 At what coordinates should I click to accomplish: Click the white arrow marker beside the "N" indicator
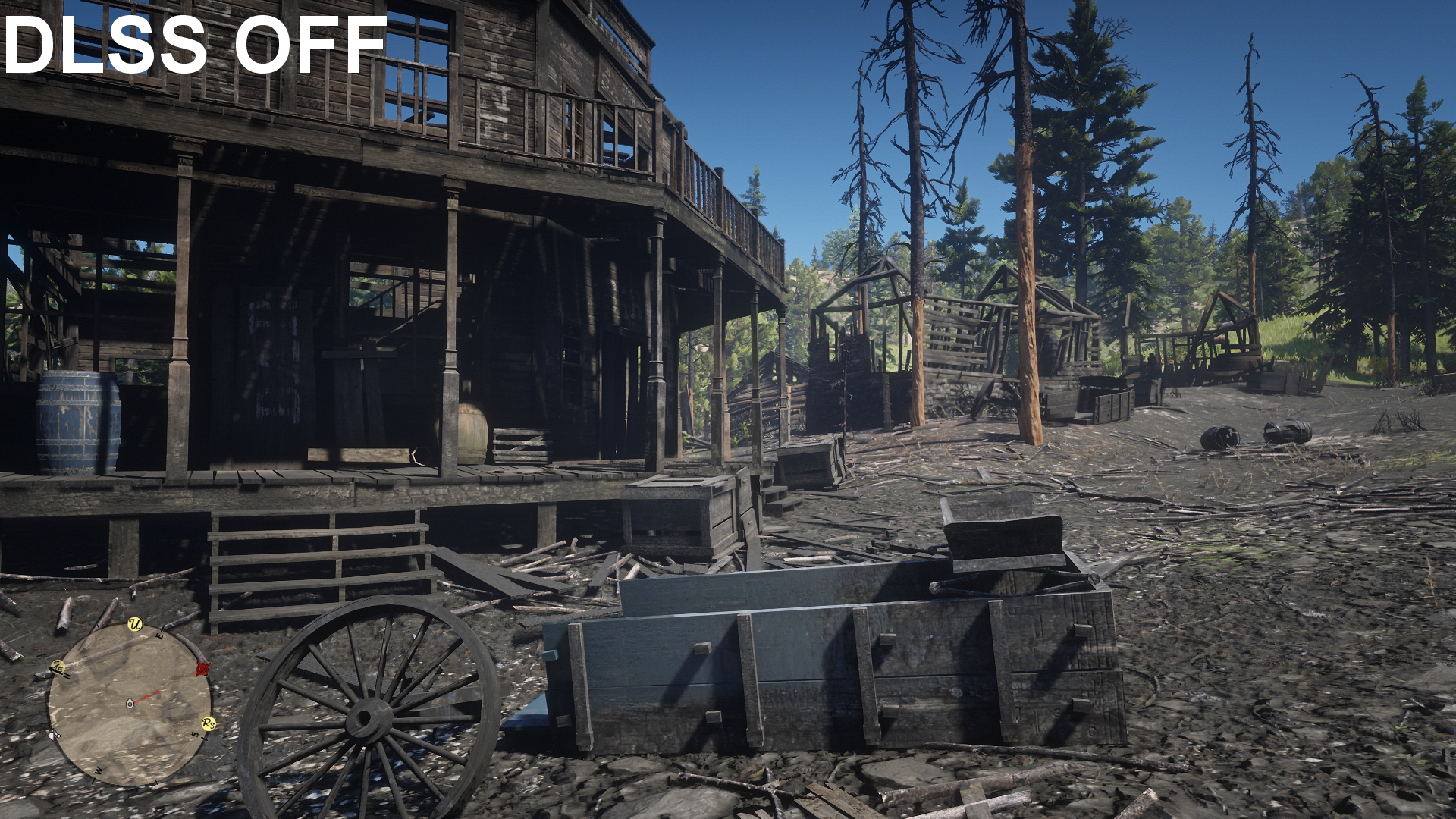pos(55,668)
